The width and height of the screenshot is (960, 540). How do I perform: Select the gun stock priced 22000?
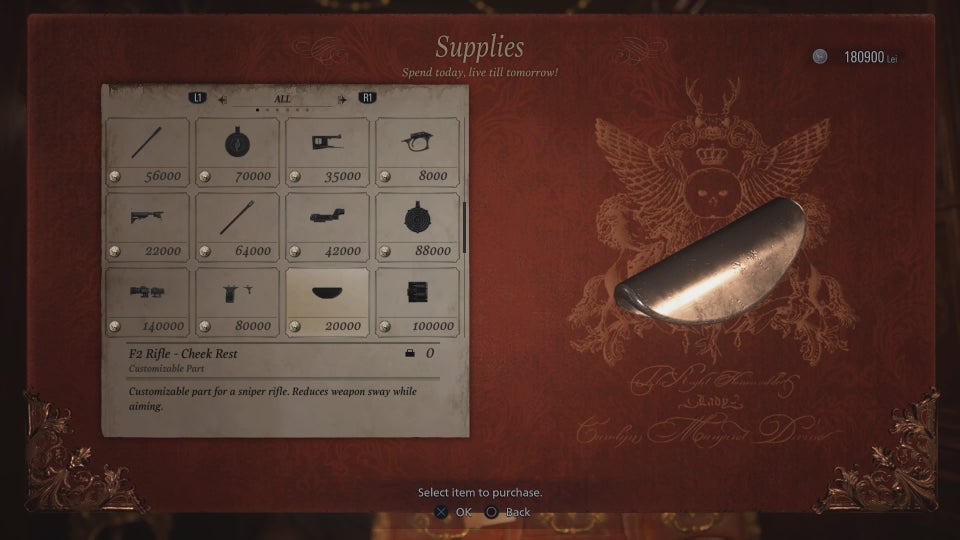147,226
